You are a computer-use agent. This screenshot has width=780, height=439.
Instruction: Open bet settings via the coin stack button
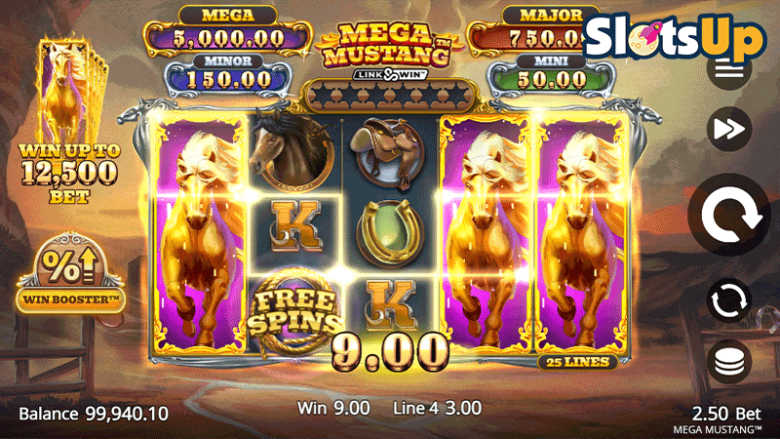[x=729, y=362]
